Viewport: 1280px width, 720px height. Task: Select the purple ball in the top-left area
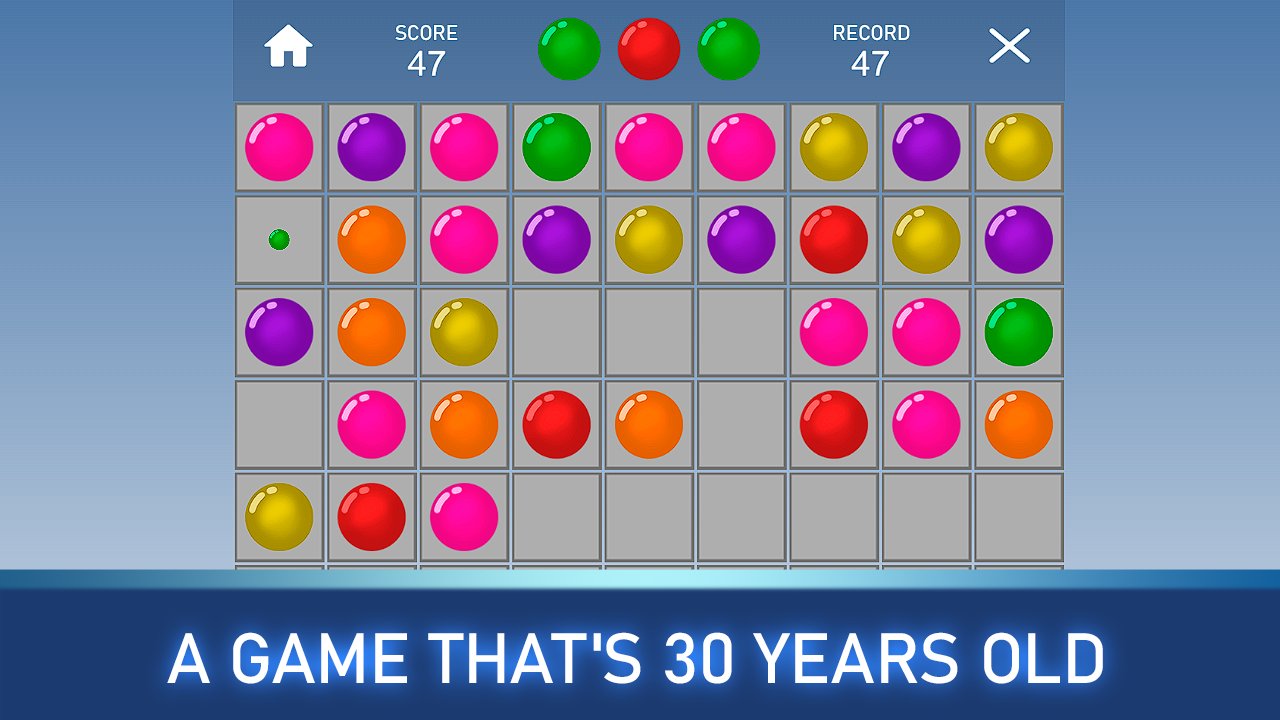click(x=371, y=147)
